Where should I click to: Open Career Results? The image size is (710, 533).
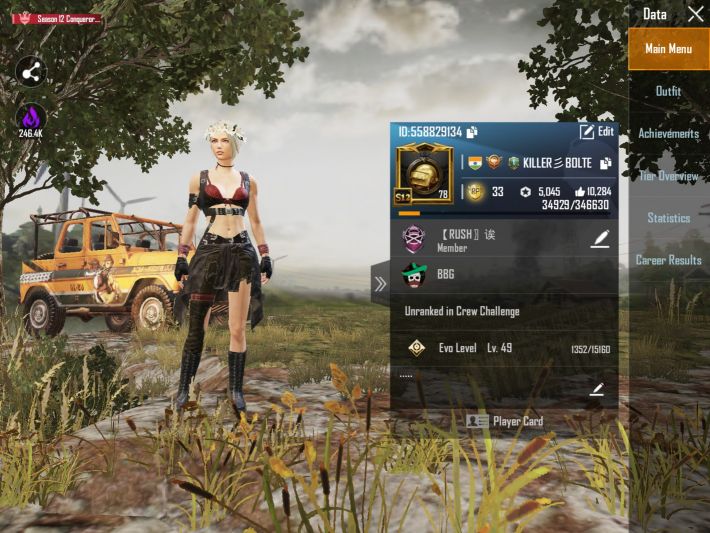point(668,260)
